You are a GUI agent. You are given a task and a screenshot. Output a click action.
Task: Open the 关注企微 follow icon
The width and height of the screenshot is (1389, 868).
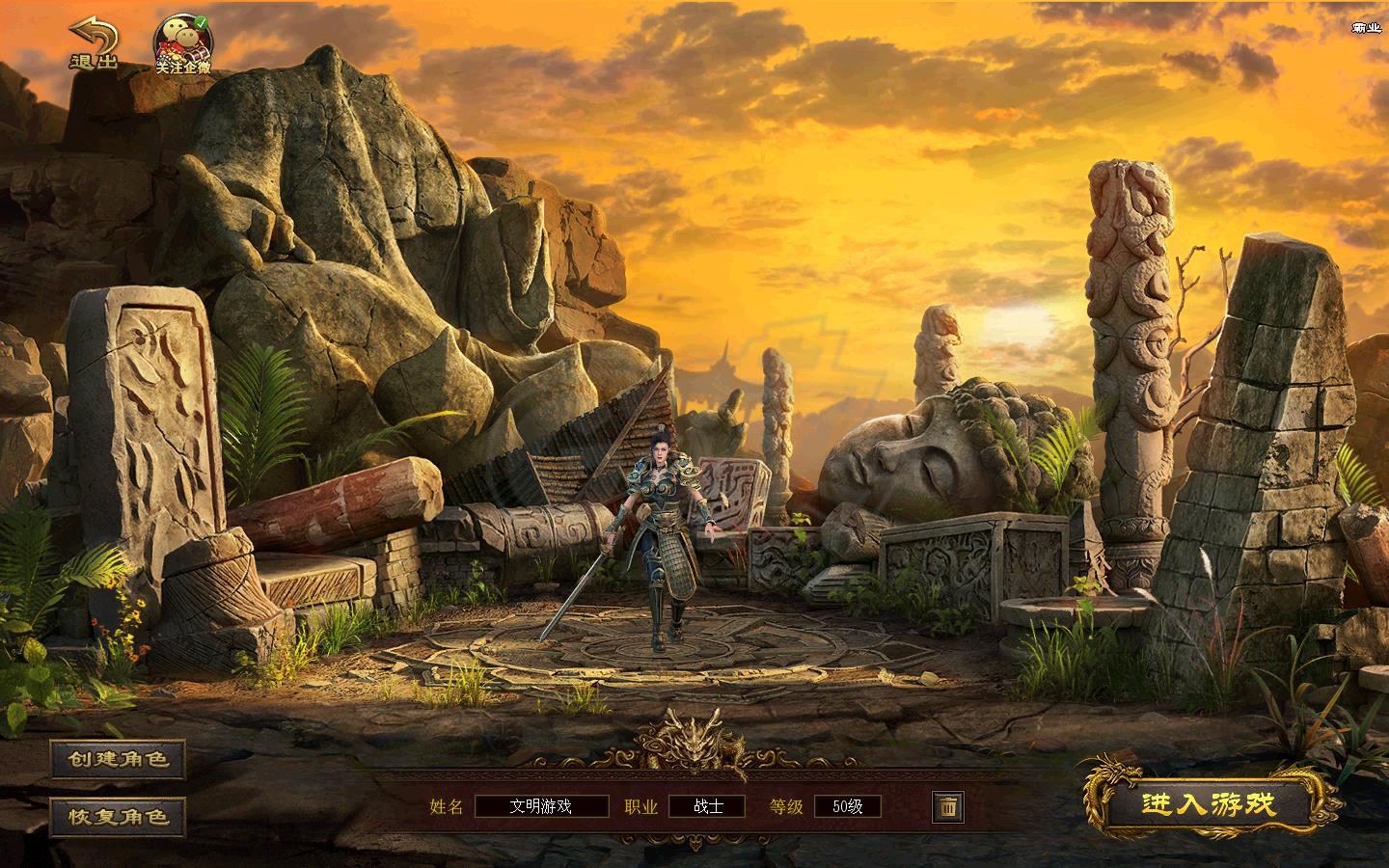(x=182, y=45)
